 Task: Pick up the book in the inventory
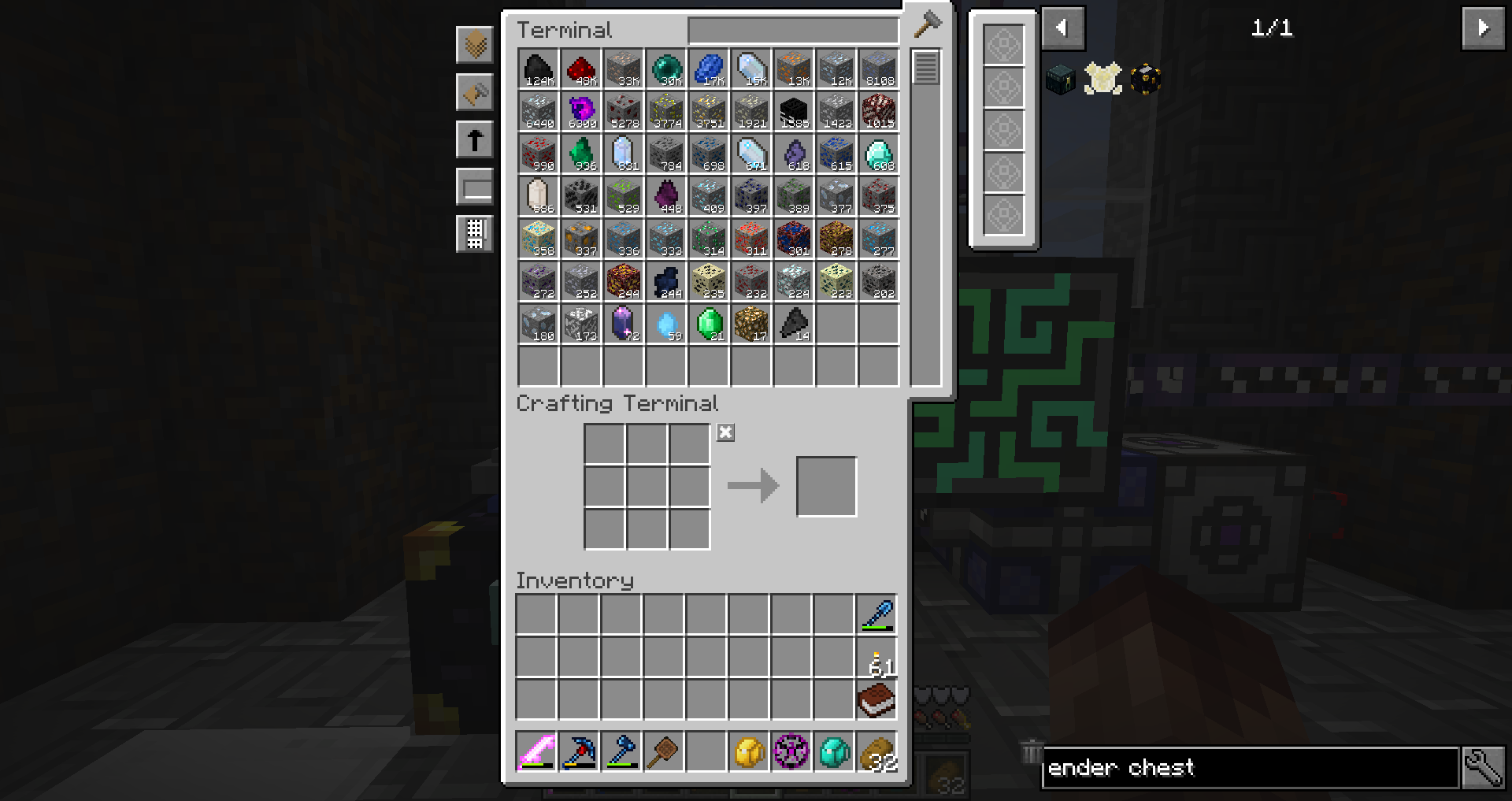click(x=876, y=699)
